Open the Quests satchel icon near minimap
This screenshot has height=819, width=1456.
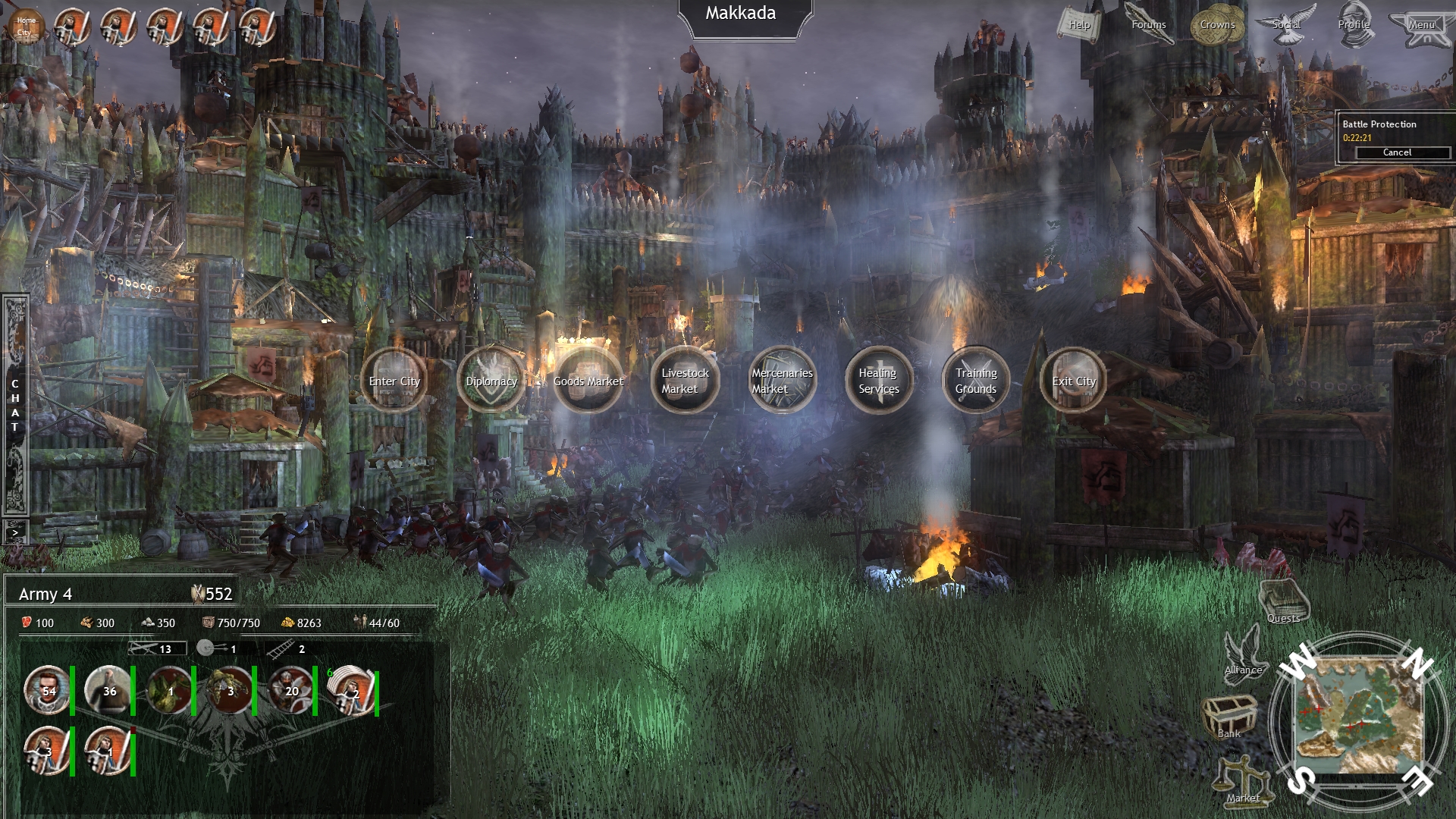(x=1282, y=600)
